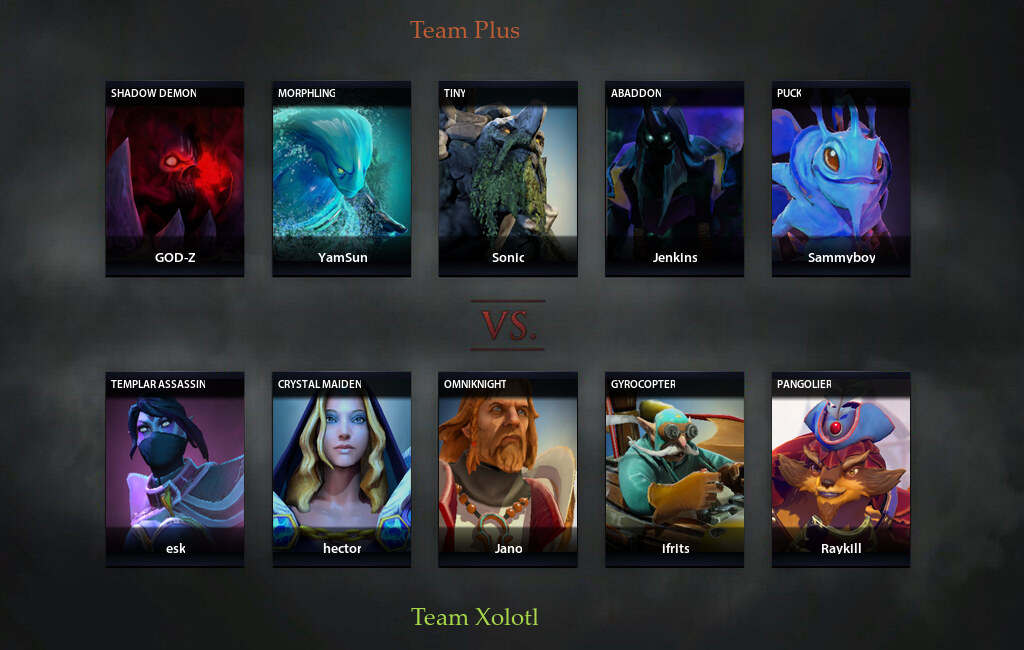Choose YamSun's Morphling hero card
1024x650 pixels.
342,178
